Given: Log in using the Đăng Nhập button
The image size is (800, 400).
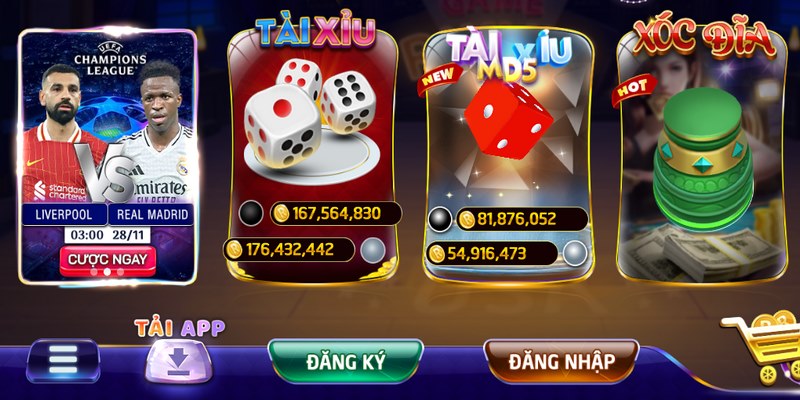Looking at the screenshot, I should tap(561, 360).
